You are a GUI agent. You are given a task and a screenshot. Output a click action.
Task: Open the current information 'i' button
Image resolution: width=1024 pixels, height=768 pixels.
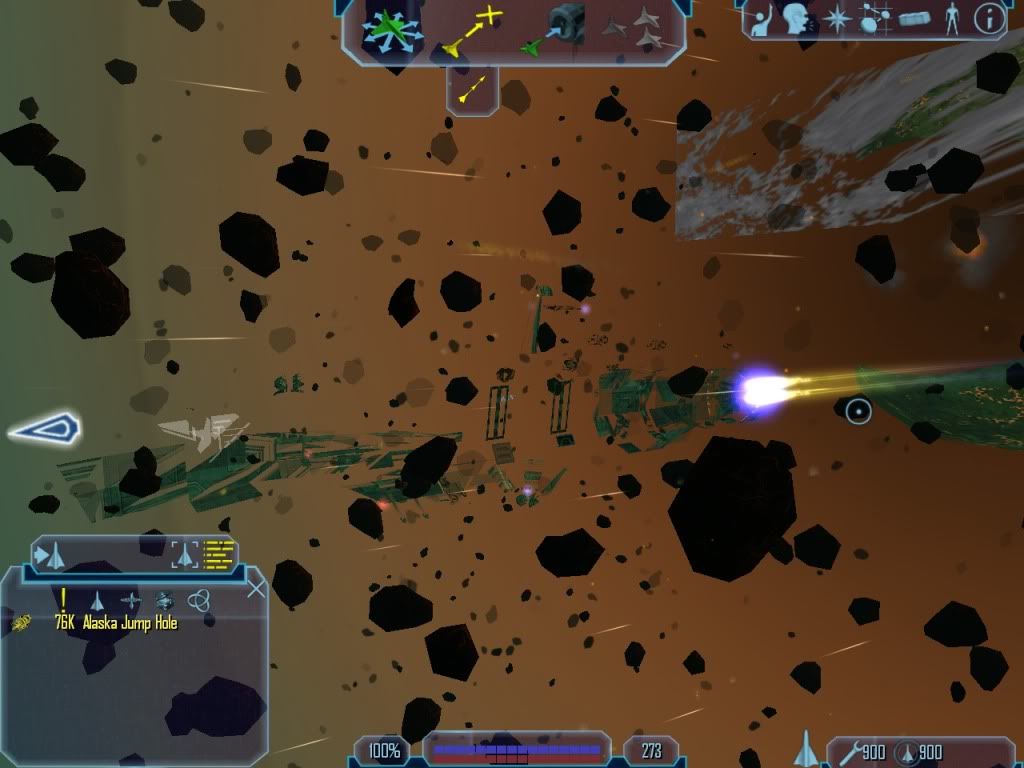pos(989,17)
